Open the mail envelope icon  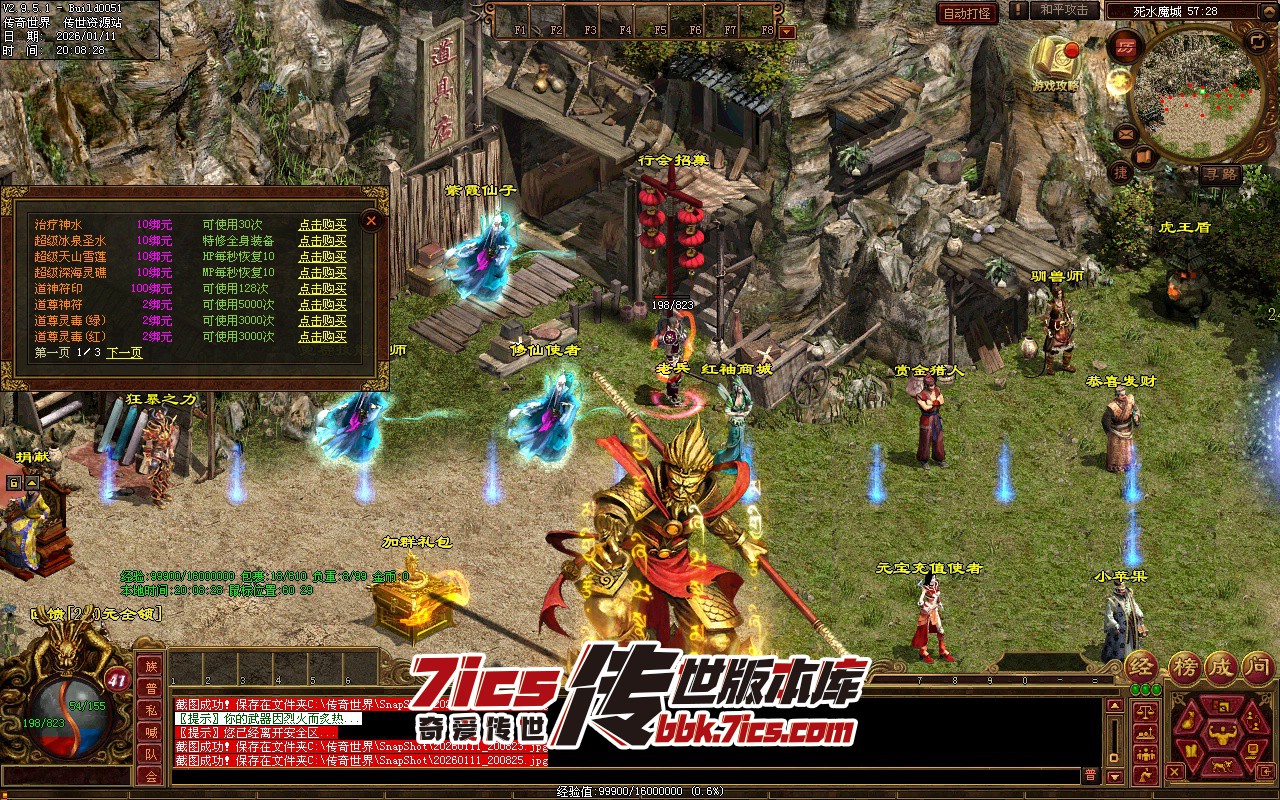pos(1126,133)
